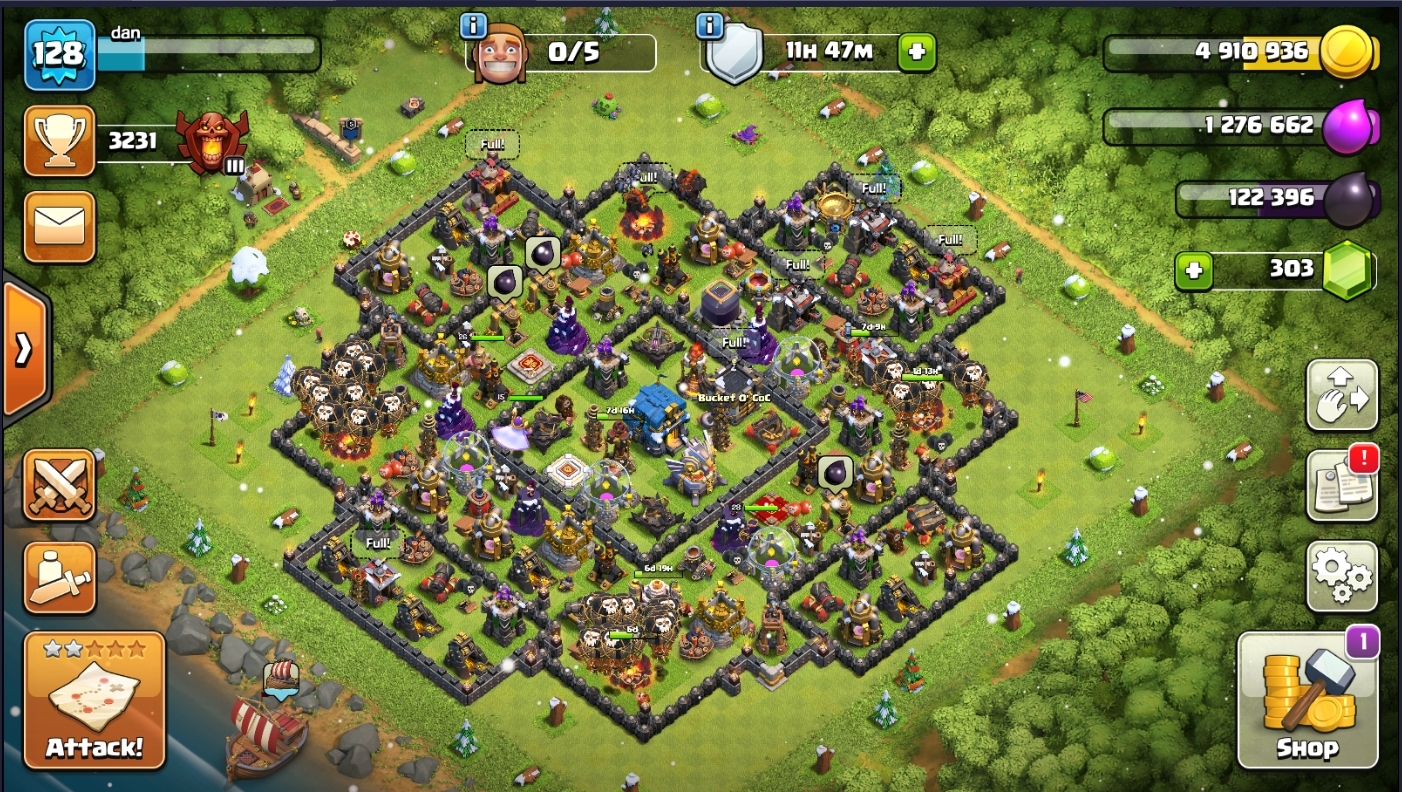
Task: Open the Settings gear
Action: coord(1342,576)
